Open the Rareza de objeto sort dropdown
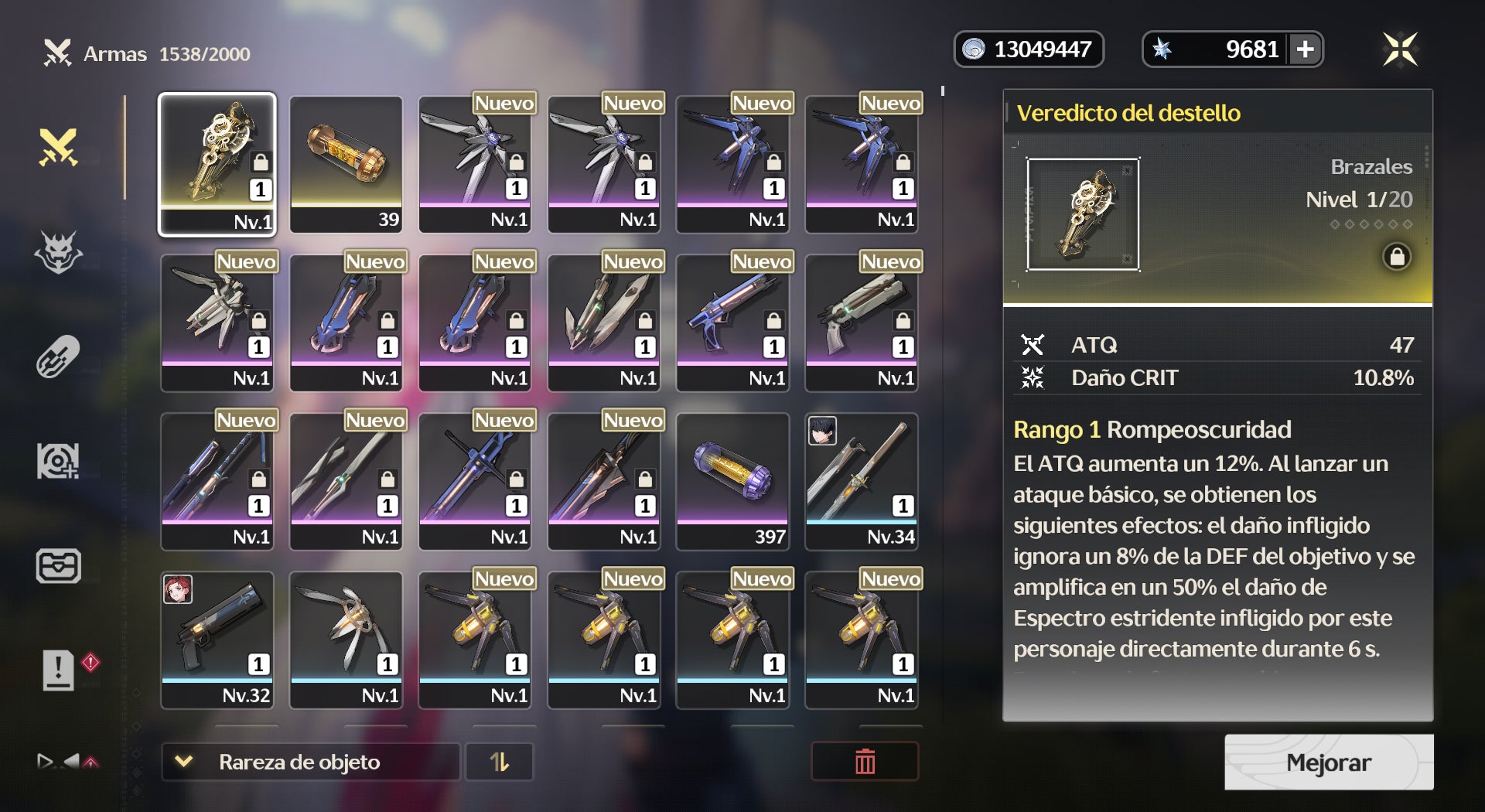1485x812 pixels. [x=310, y=763]
